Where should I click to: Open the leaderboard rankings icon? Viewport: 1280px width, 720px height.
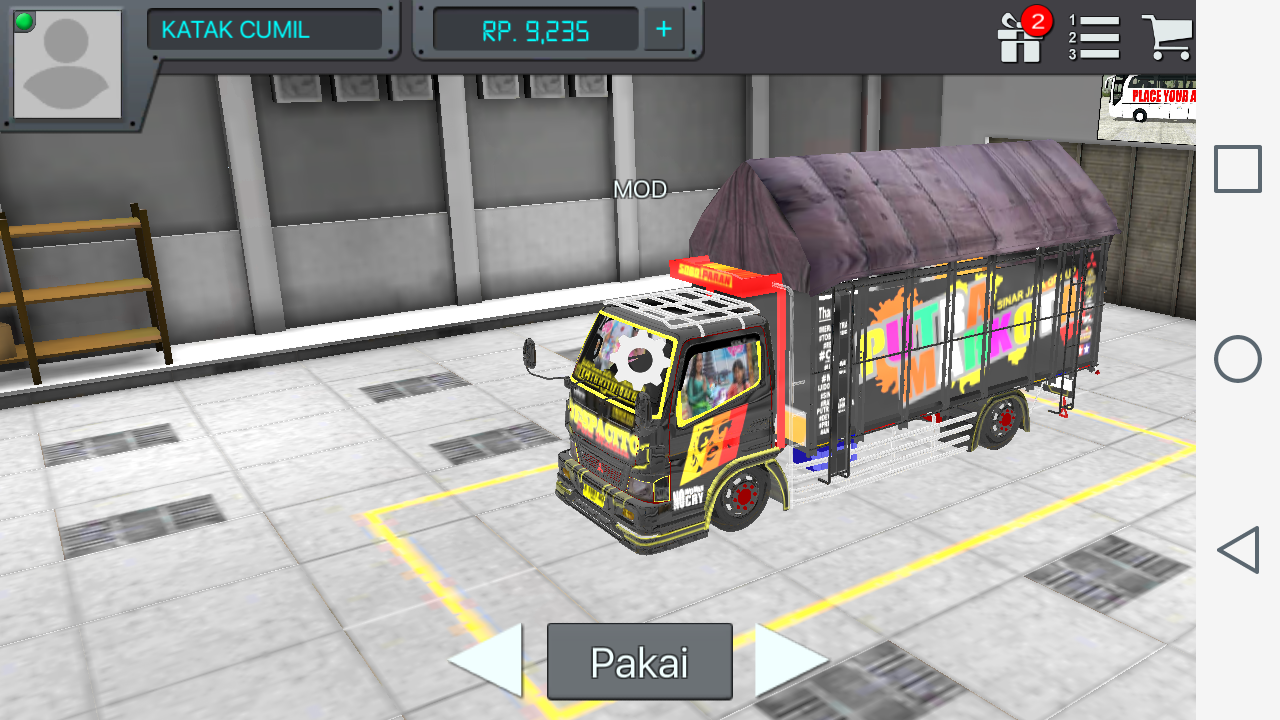(1095, 35)
